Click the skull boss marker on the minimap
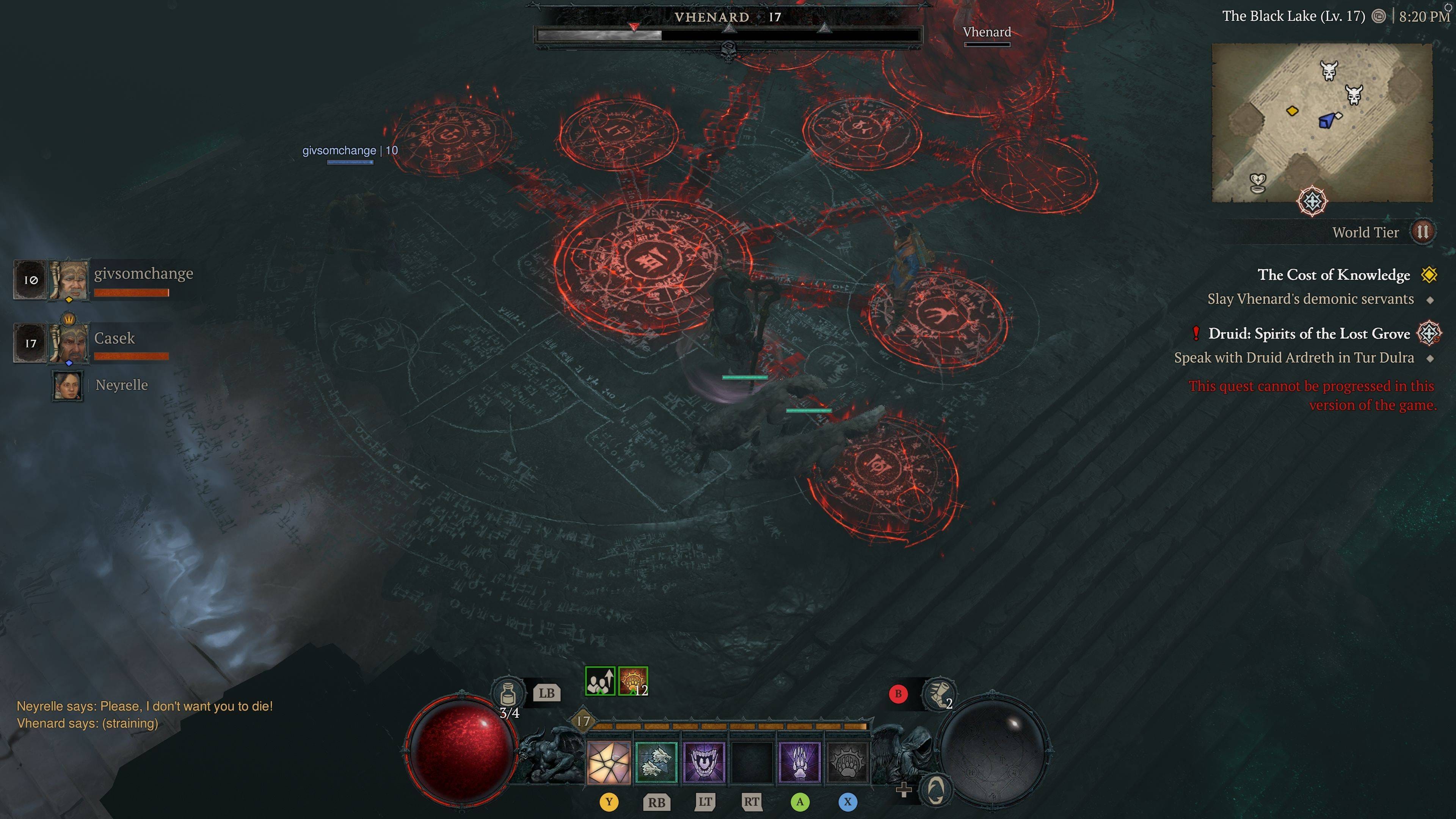Screen dimensions: 1456x819 click(x=1329, y=71)
